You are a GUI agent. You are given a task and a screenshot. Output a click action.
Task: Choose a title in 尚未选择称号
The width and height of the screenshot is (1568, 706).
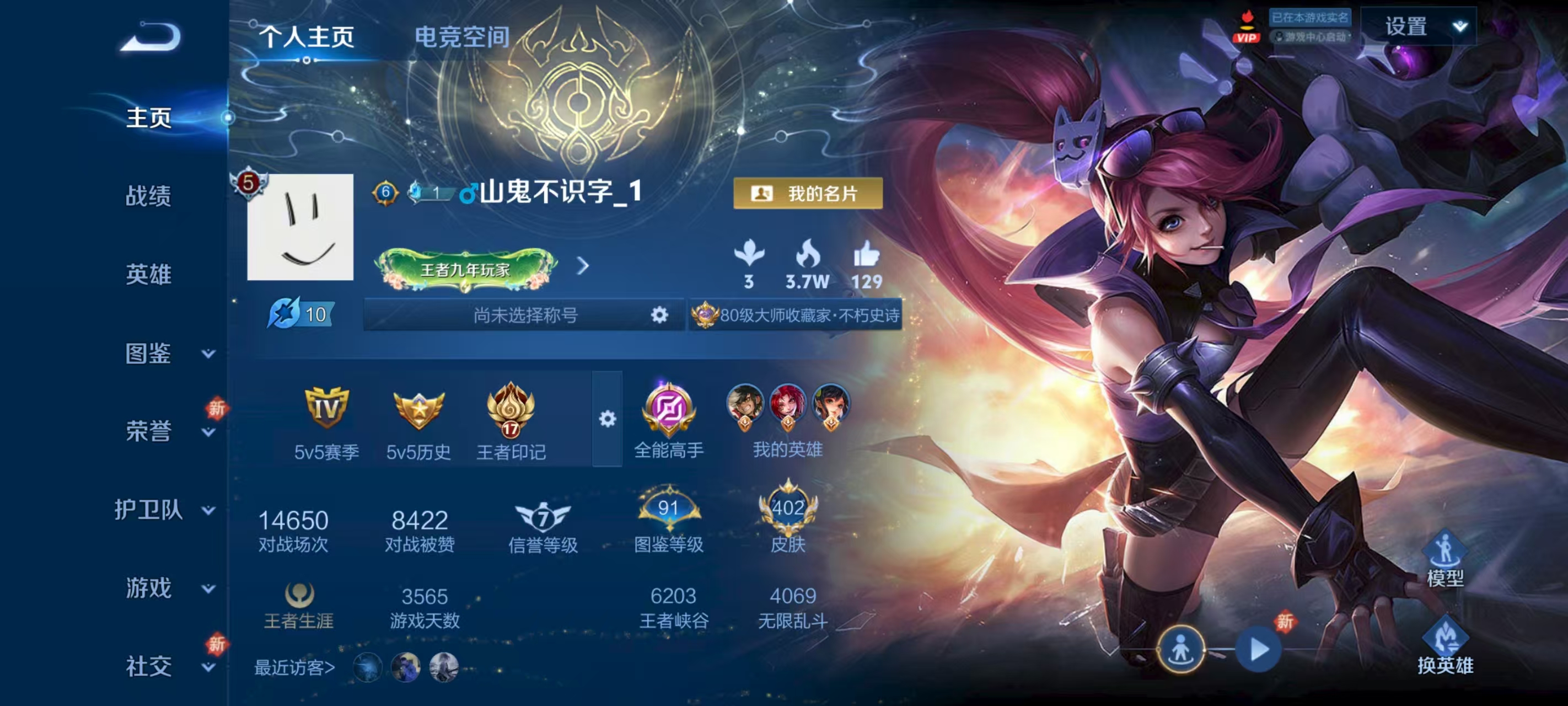tap(525, 315)
